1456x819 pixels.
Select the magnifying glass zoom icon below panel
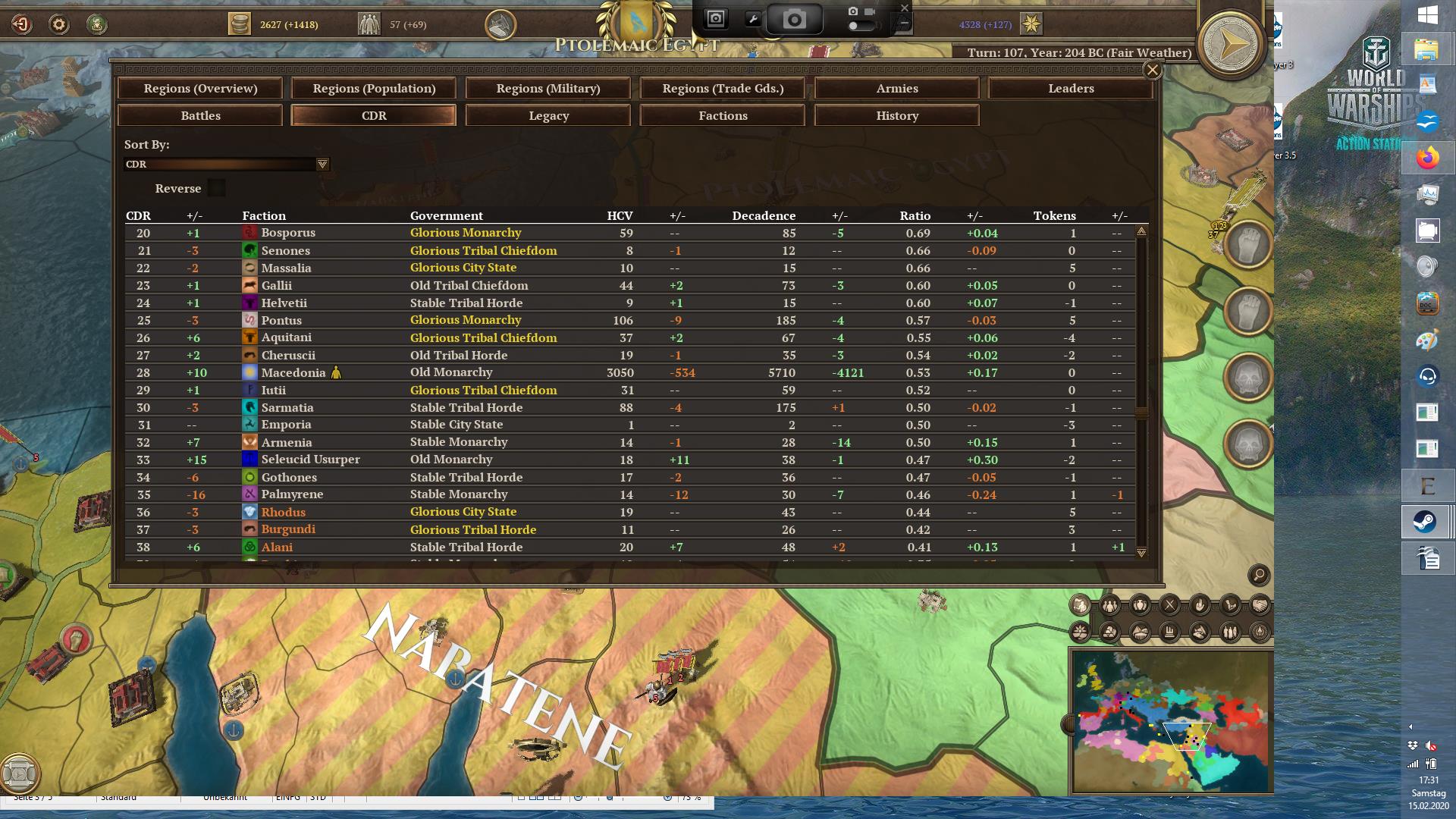[x=1258, y=576]
